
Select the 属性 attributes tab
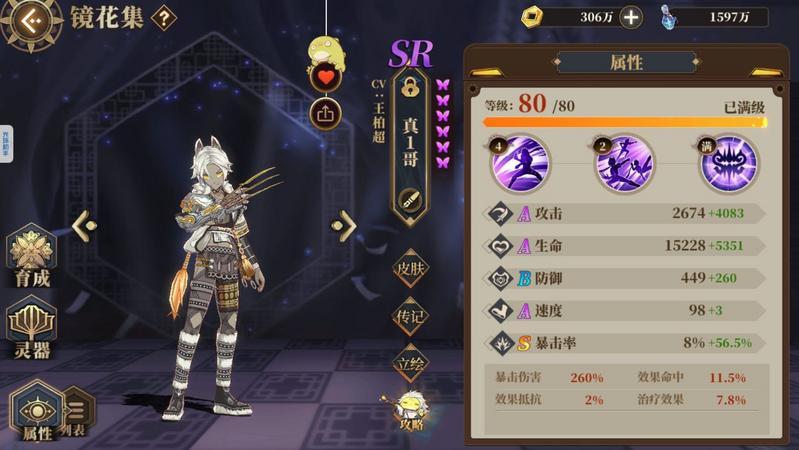click(37, 412)
